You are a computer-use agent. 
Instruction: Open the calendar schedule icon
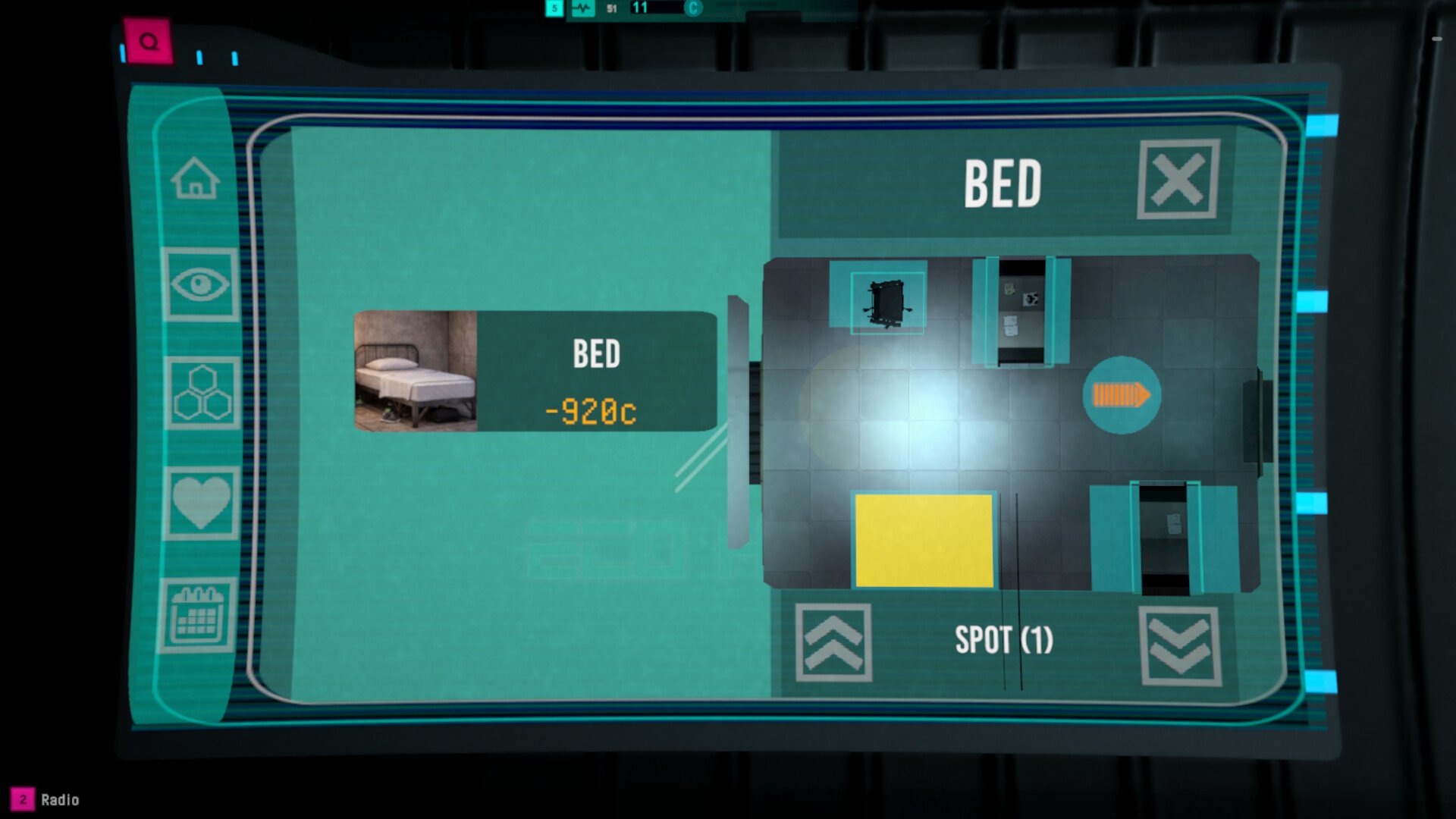[x=197, y=615]
